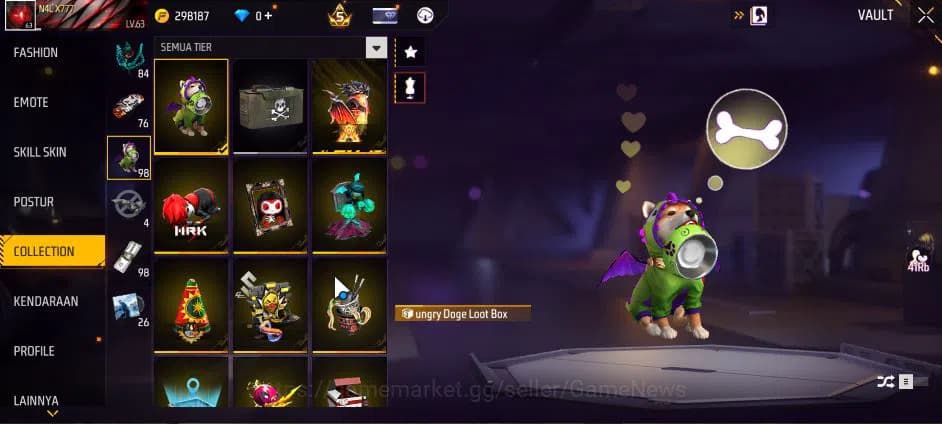Open the gold crown rank badge

pos(339,16)
